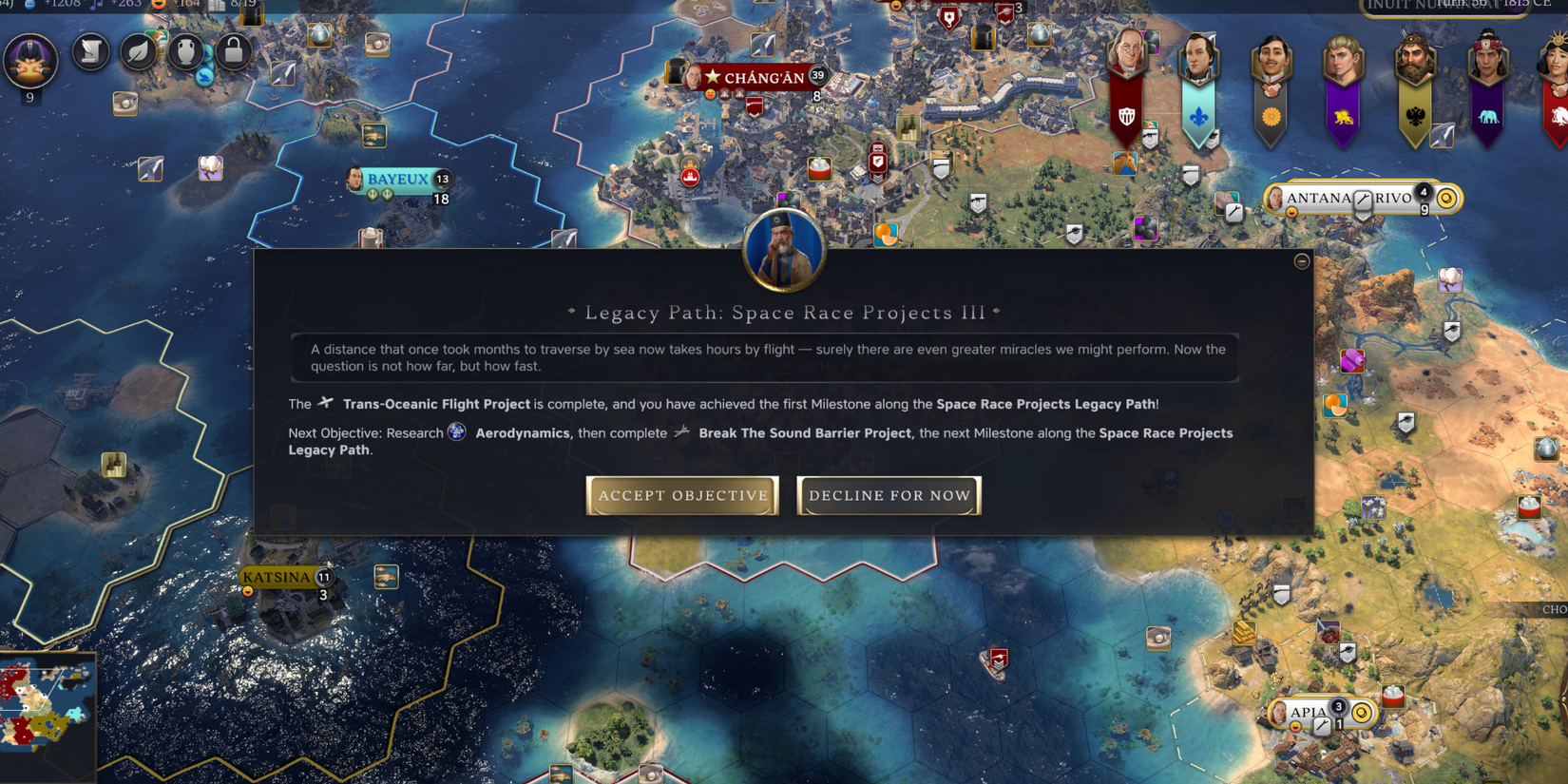
Task: Open the civics scroll icon in top-left toolbar
Action: [x=90, y=52]
